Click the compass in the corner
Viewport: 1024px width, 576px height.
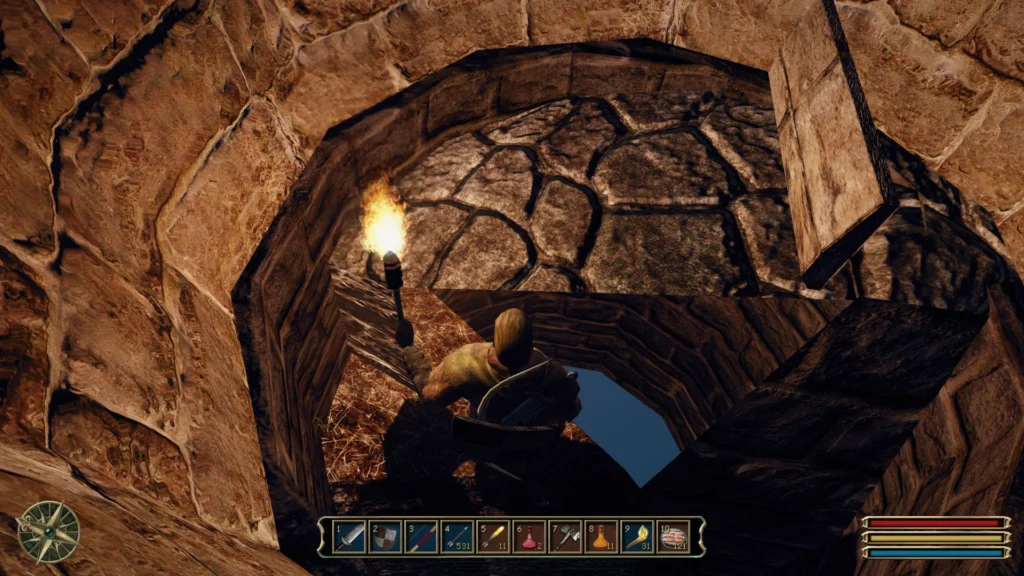48,531
